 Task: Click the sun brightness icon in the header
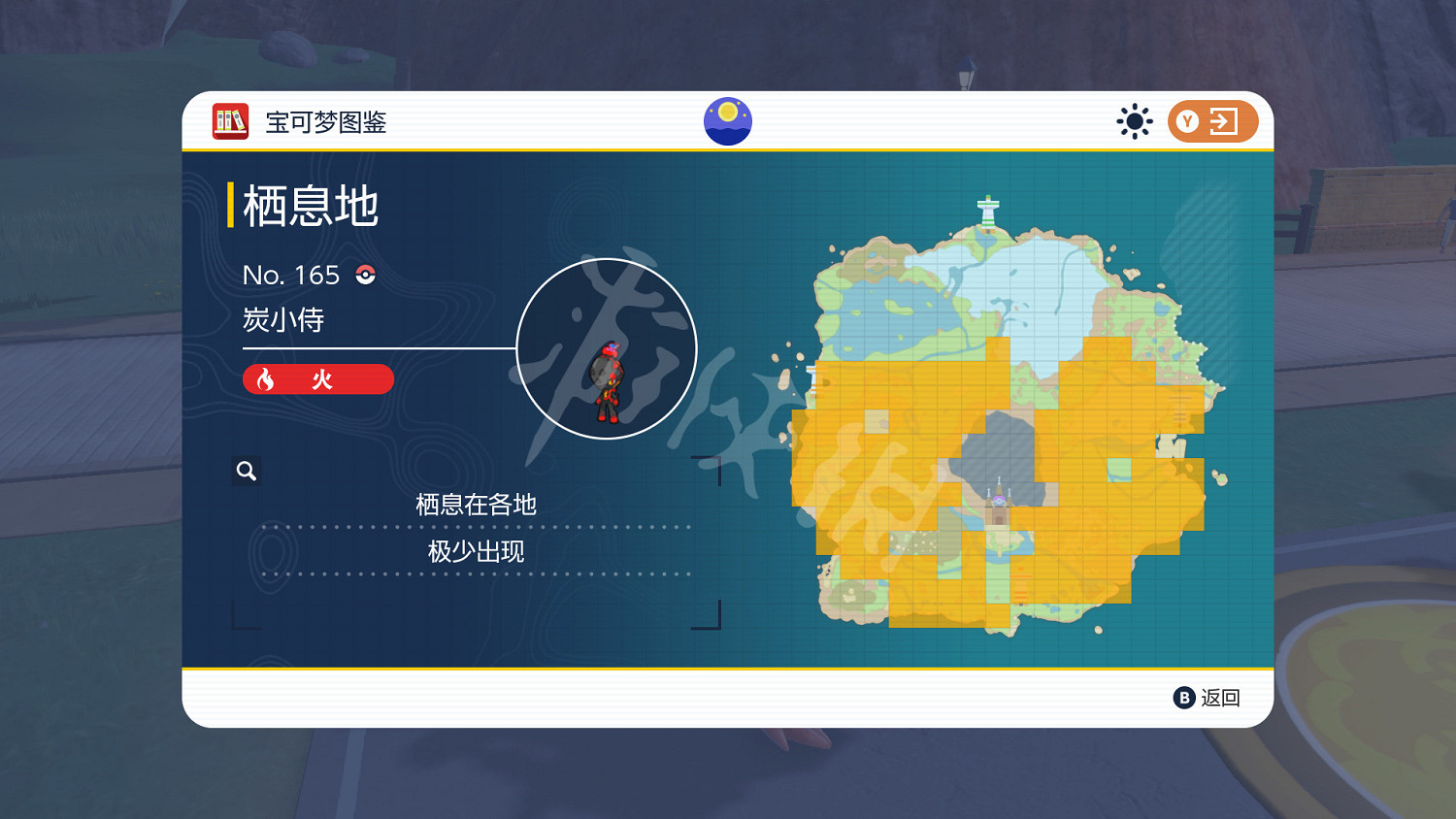coord(1134,120)
